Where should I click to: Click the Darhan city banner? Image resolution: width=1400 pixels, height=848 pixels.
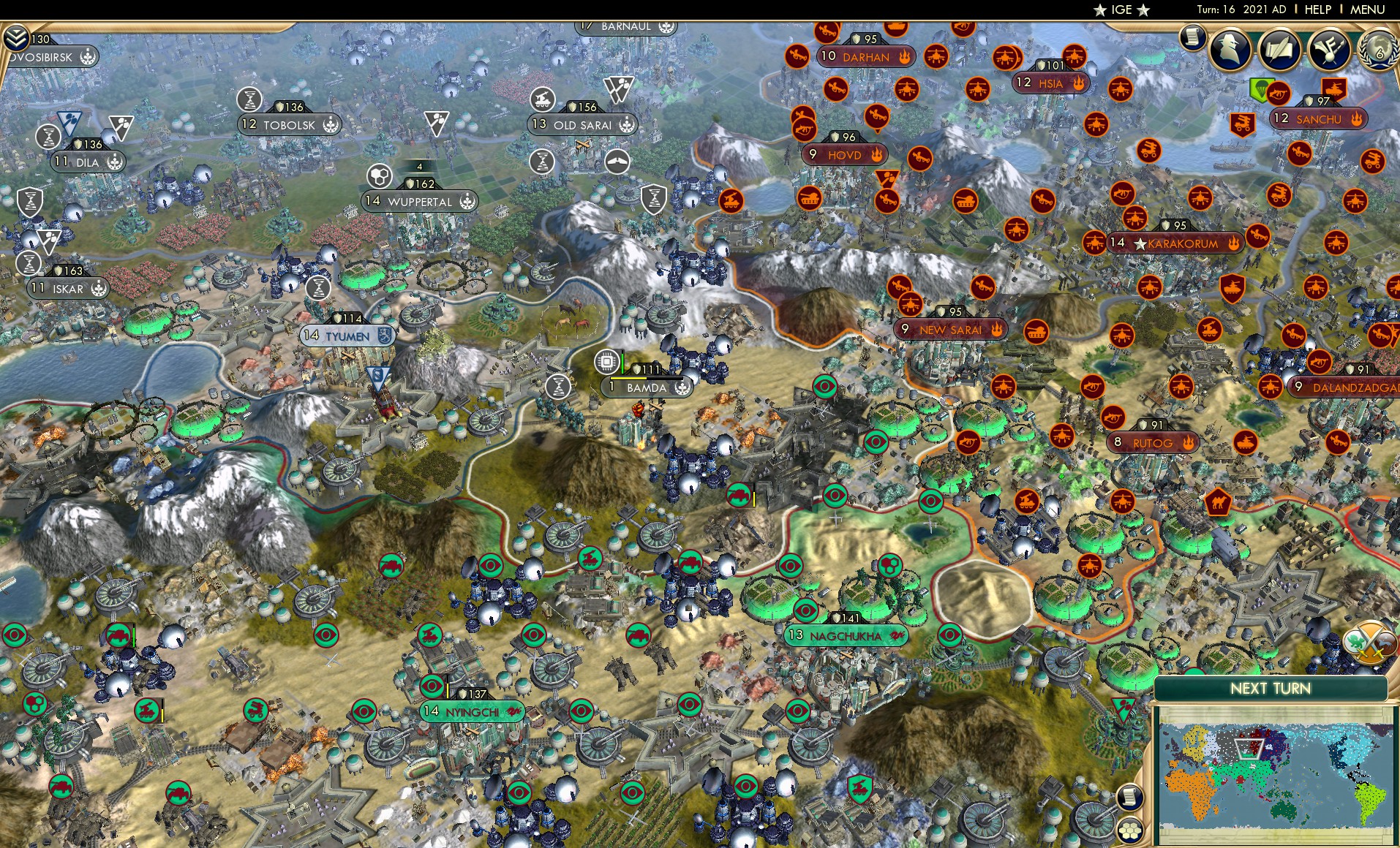pyautogui.click(x=867, y=57)
